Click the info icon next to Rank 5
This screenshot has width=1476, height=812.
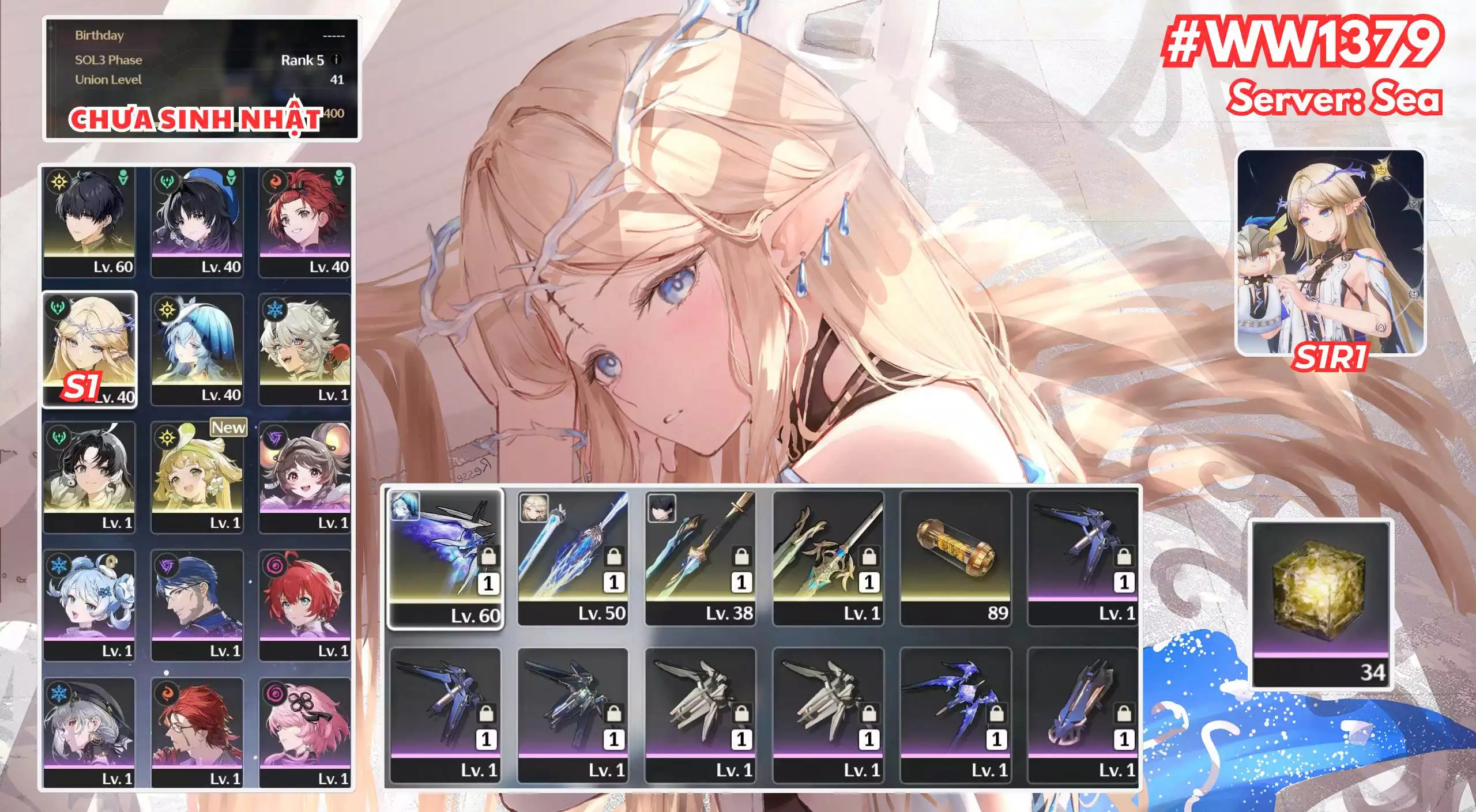pyautogui.click(x=335, y=60)
